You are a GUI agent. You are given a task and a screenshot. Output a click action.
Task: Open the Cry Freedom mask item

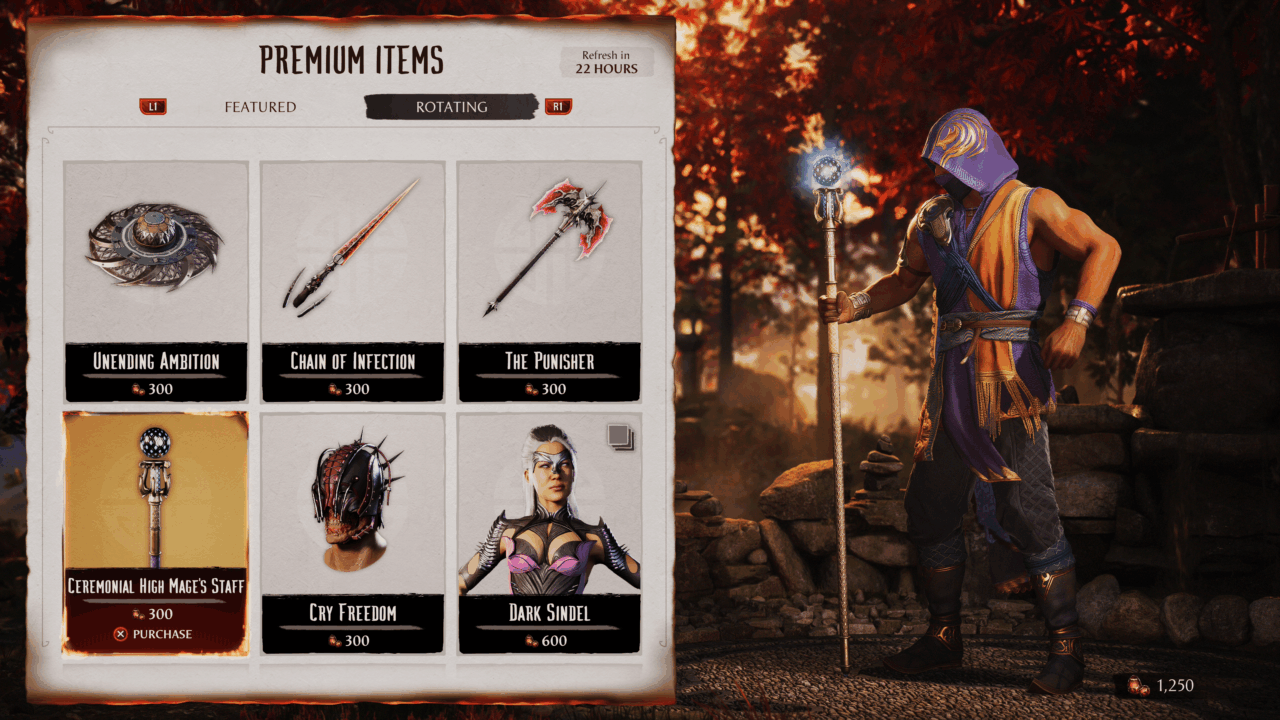click(x=353, y=532)
